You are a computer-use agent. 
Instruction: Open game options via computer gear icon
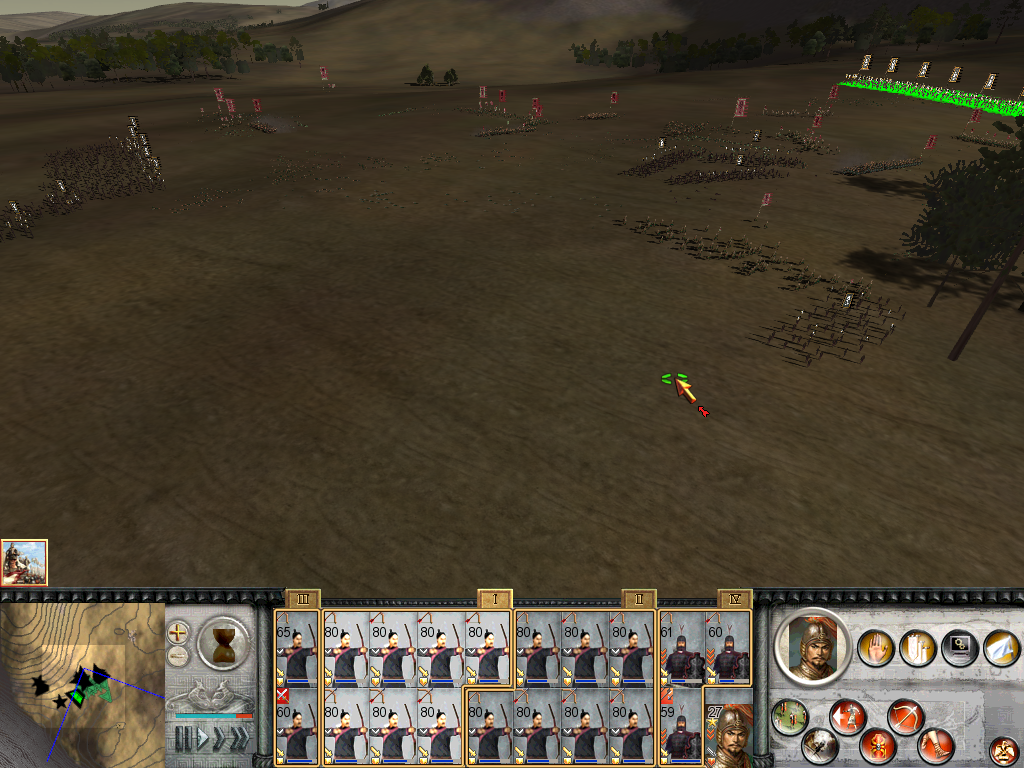click(959, 648)
